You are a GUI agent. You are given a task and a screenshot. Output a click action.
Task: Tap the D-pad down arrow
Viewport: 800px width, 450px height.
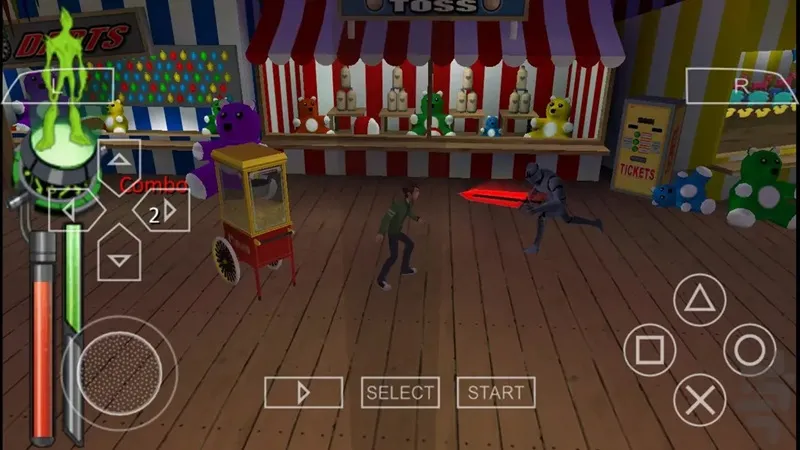point(119,259)
